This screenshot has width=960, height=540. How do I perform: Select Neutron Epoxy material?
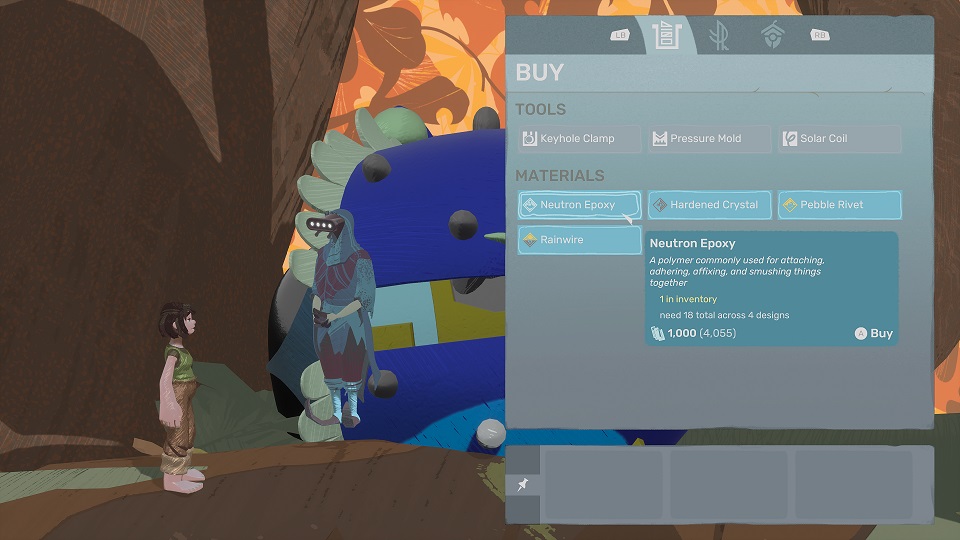[579, 205]
